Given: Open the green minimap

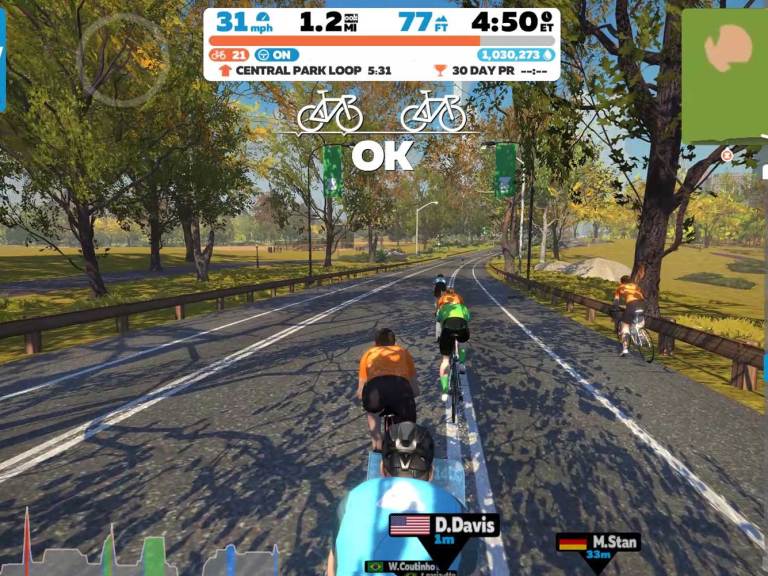Looking at the screenshot, I should coord(725,75).
